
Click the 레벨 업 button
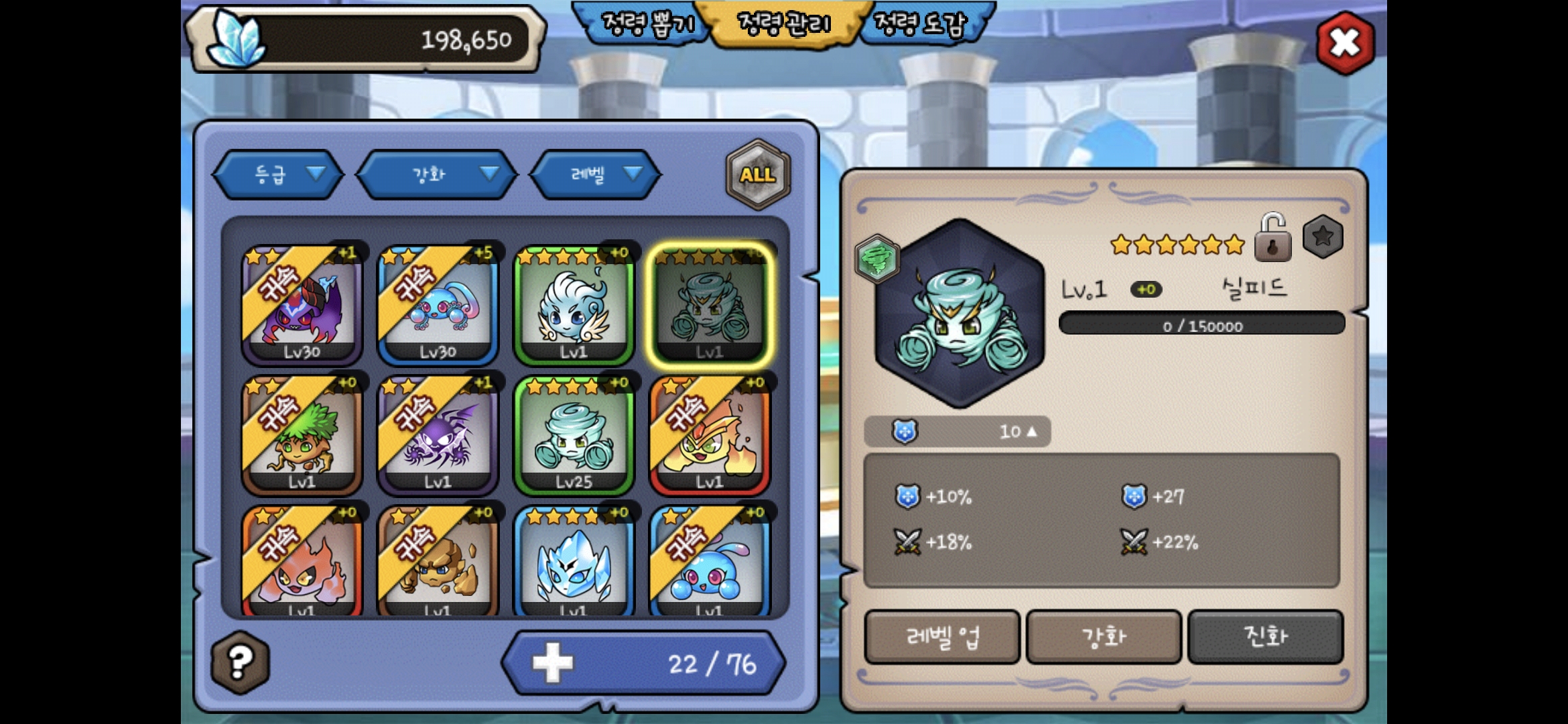click(942, 637)
